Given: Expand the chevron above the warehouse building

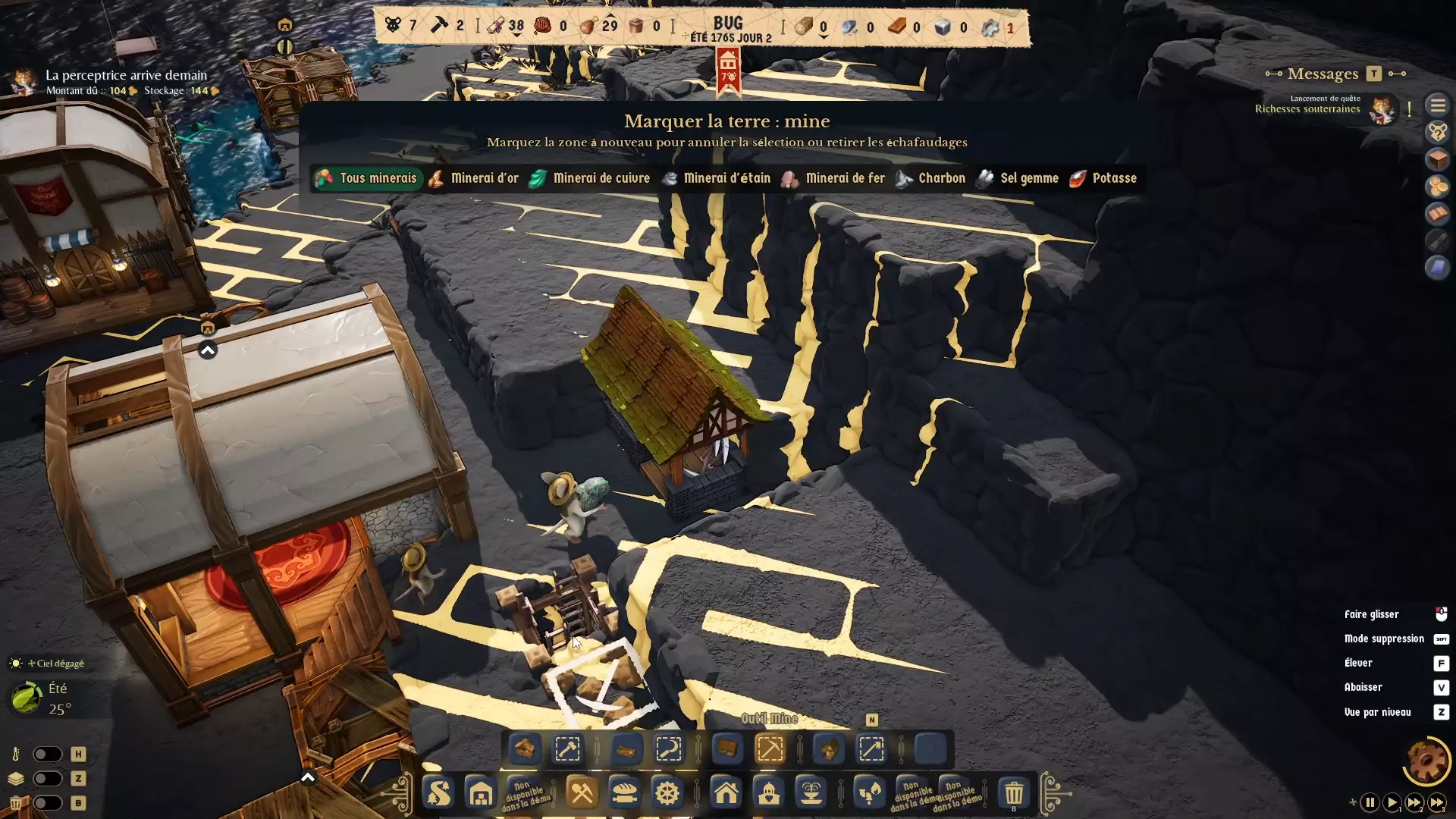Looking at the screenshot, I should click(207, 350).
